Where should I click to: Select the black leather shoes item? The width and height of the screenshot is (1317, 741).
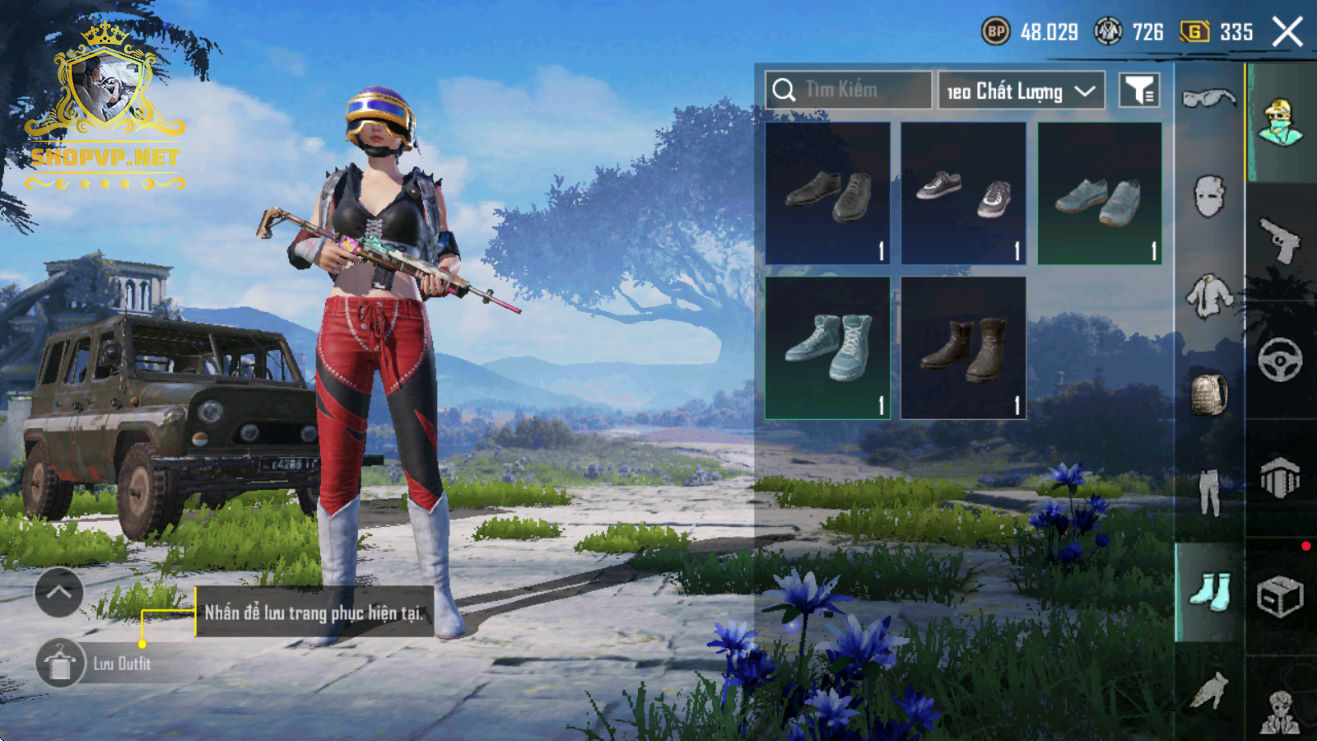point(828,193)
